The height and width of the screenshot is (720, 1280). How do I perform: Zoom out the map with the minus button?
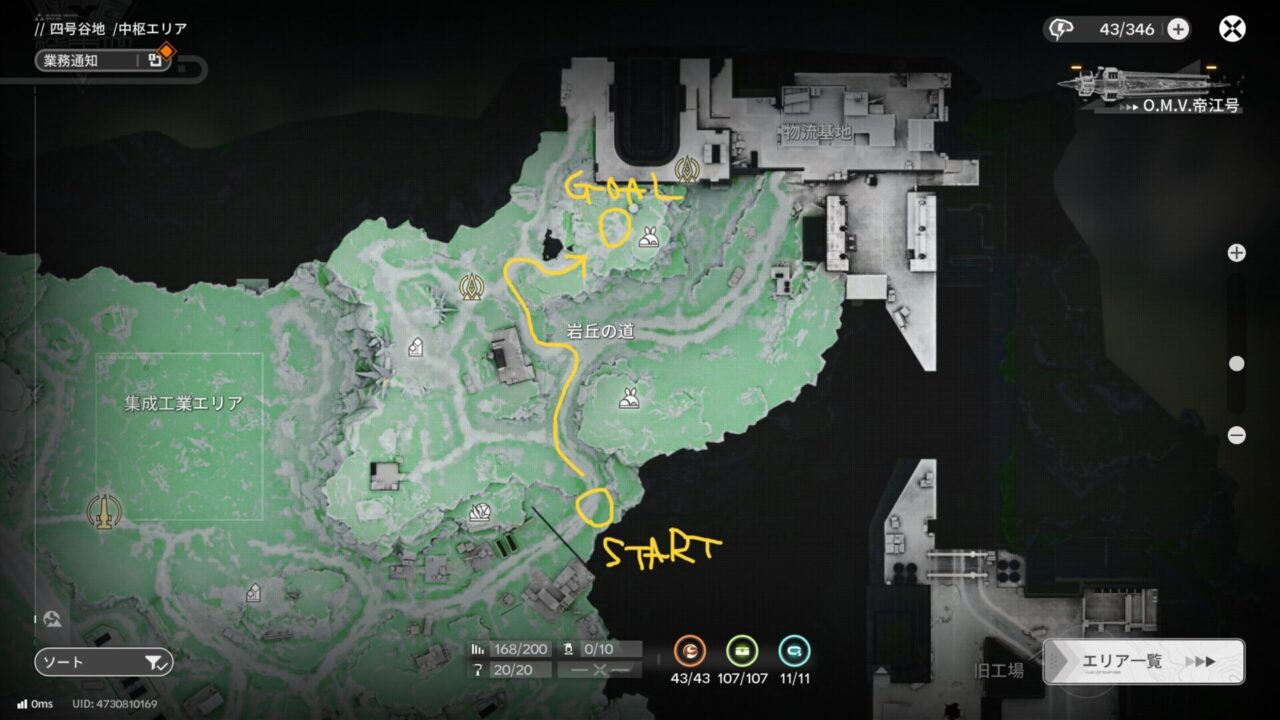(1237, 435)
